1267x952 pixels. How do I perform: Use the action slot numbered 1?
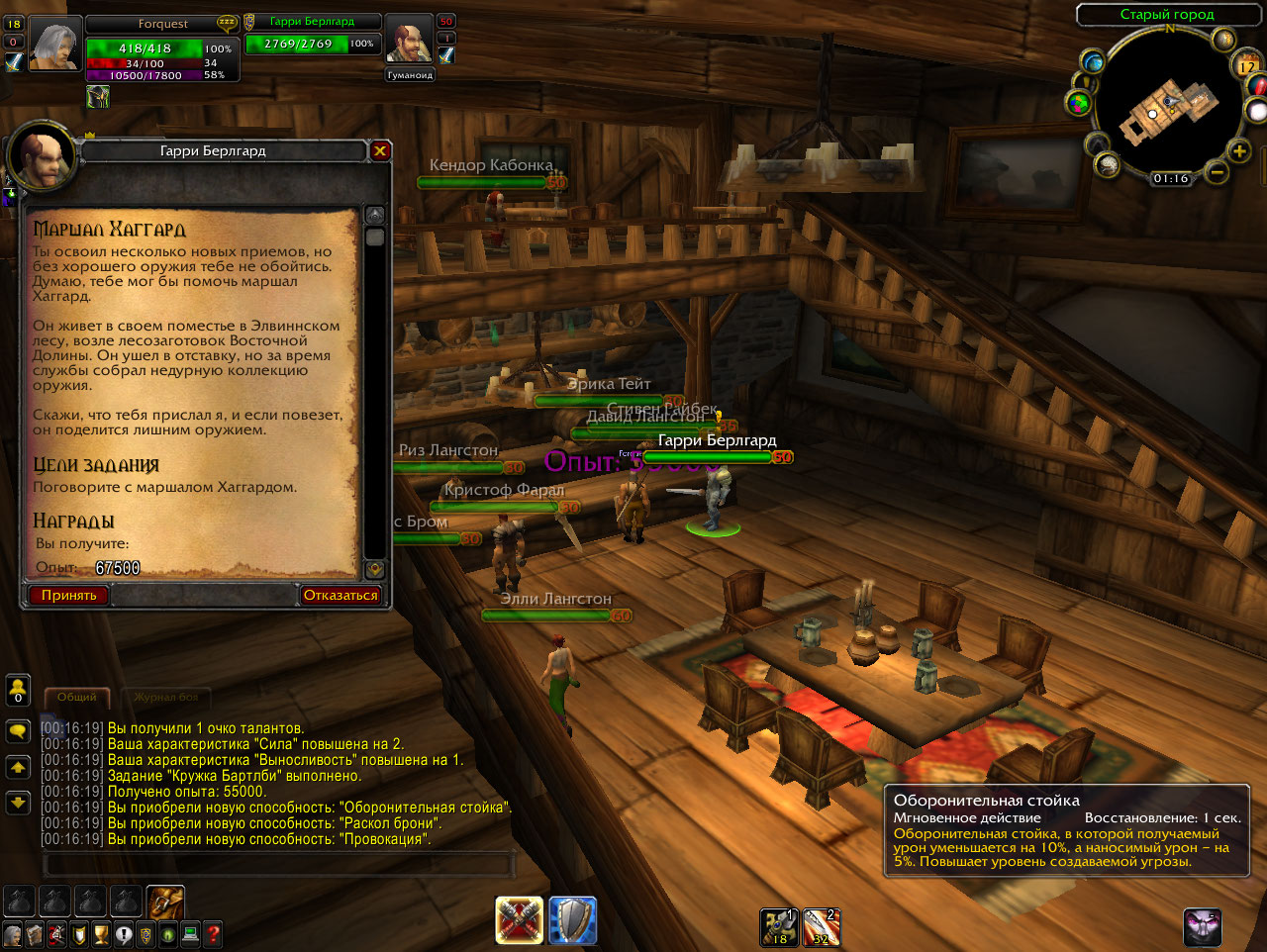(x=779, y=927)
